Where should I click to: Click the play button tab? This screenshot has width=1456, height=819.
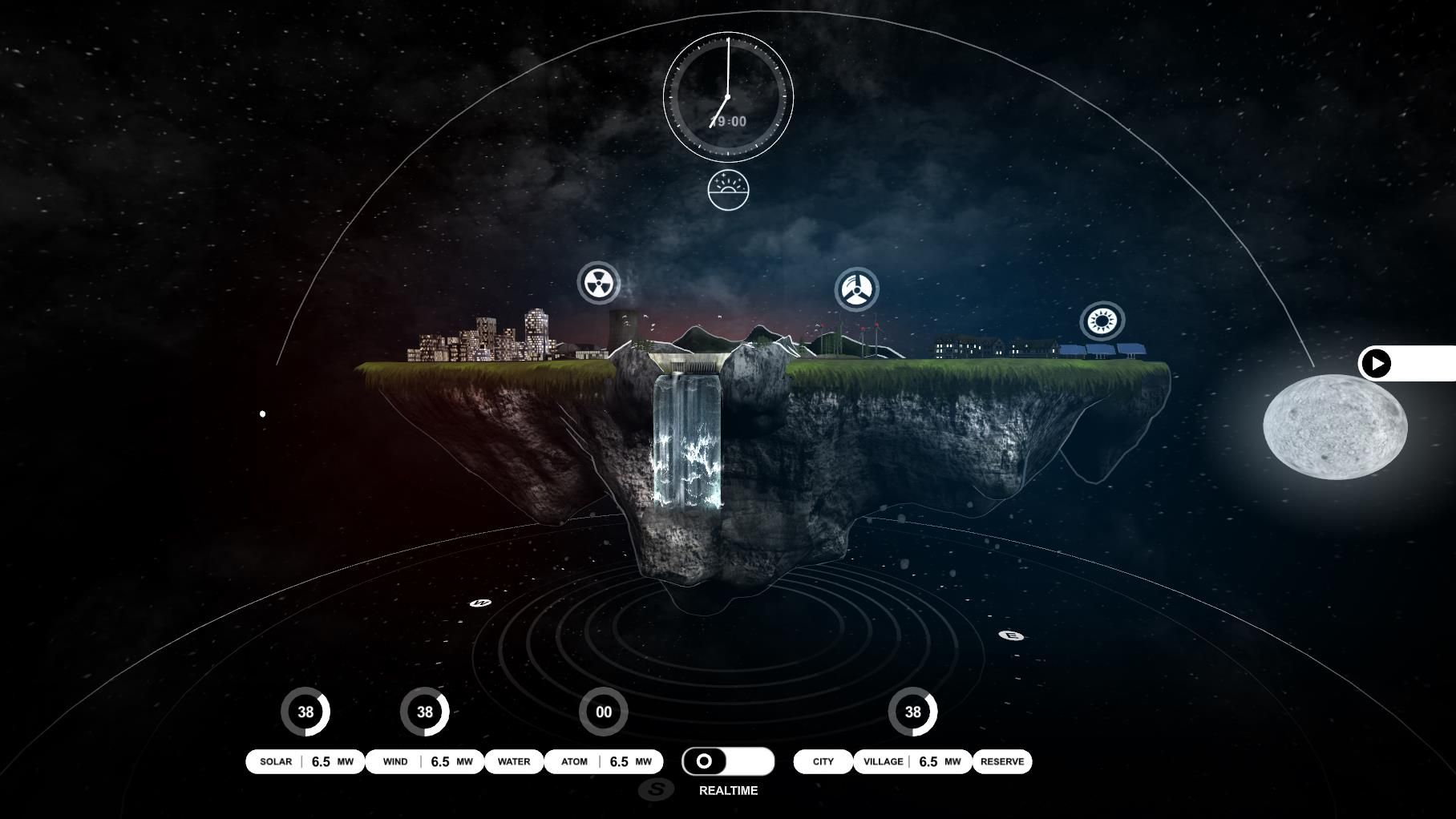pos(1377,364)
